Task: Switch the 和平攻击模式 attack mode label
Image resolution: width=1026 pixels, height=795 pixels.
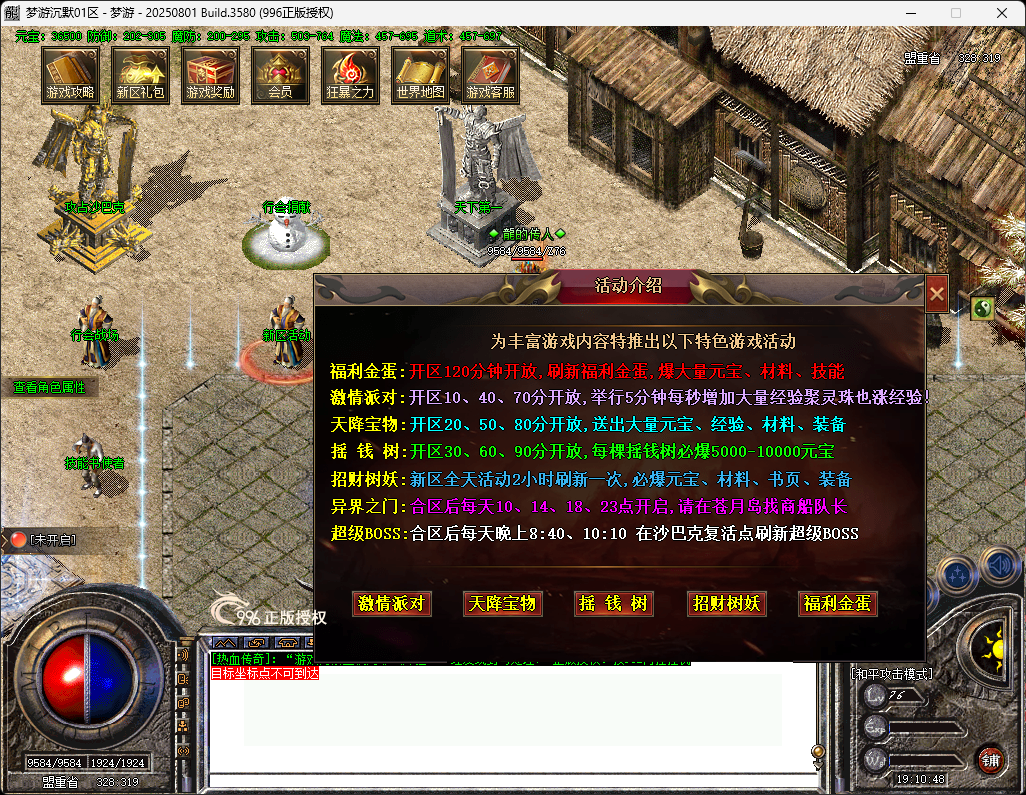Action: 891,674
